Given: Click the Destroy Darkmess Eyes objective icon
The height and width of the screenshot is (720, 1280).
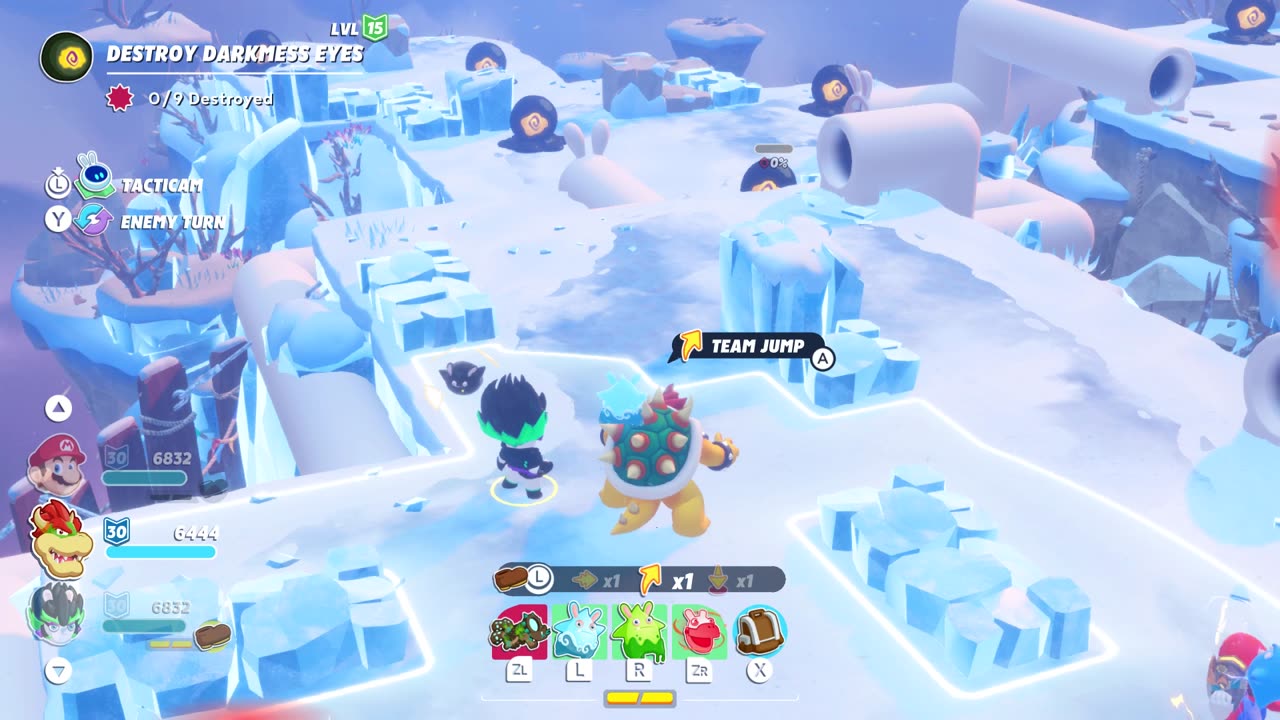Looking at the screenshot, I should pyautogui.click(x=67, y=56).
